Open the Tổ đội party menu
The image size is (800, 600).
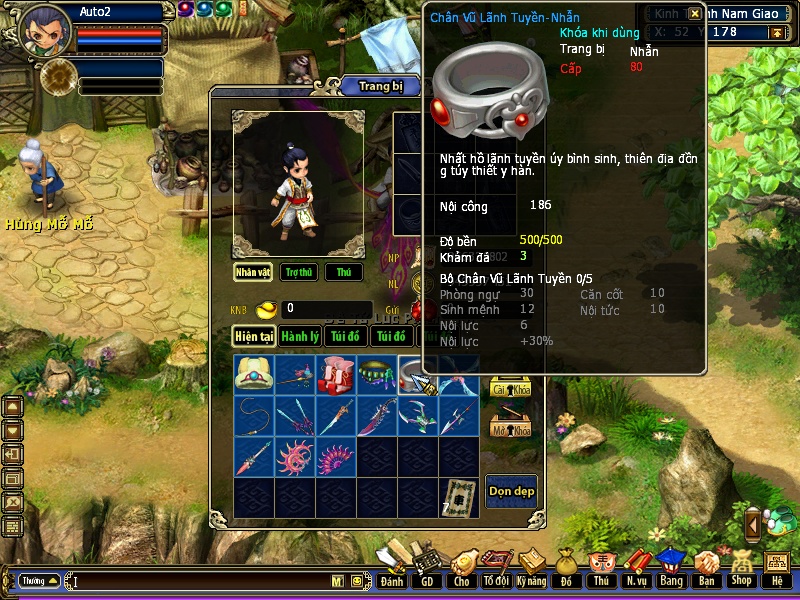coord(496,567)
